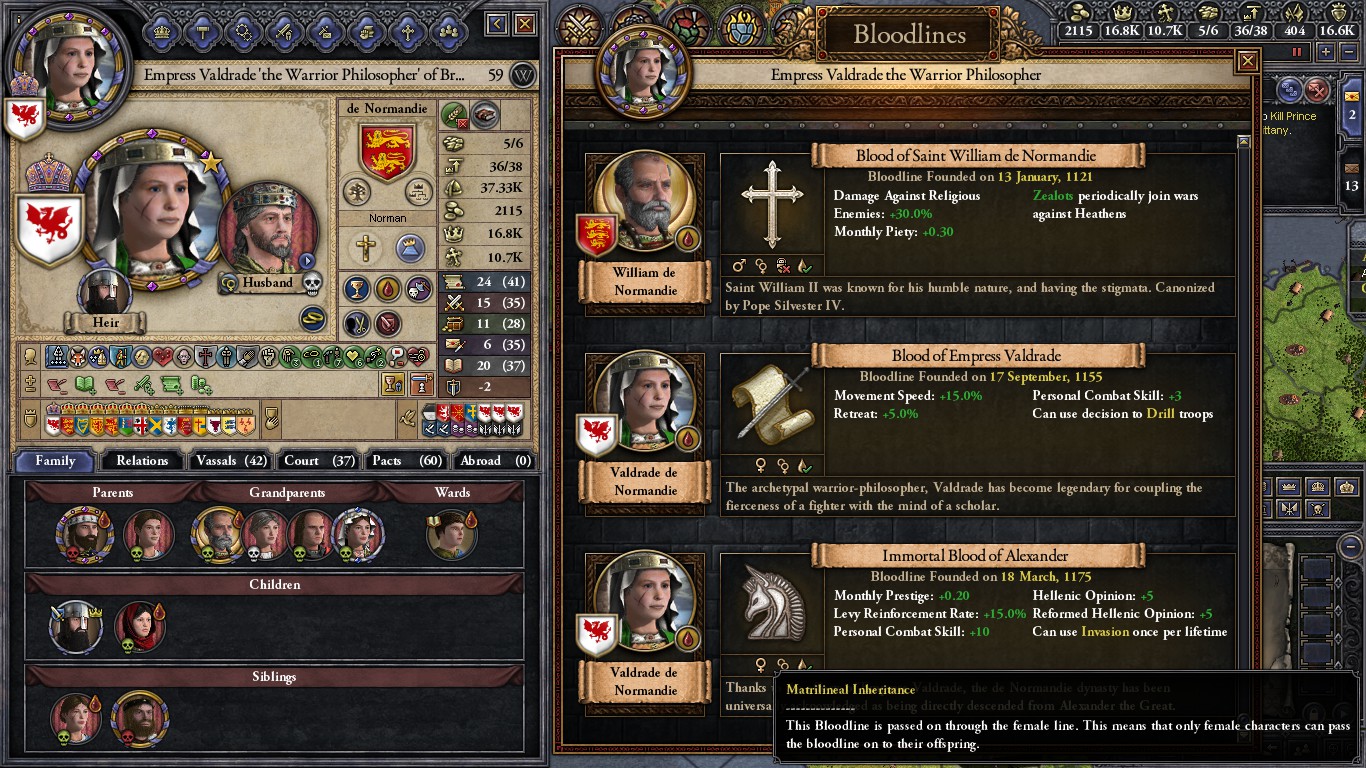
Task: Click the barber scissors icon
Action: click(x=357, y=324)
